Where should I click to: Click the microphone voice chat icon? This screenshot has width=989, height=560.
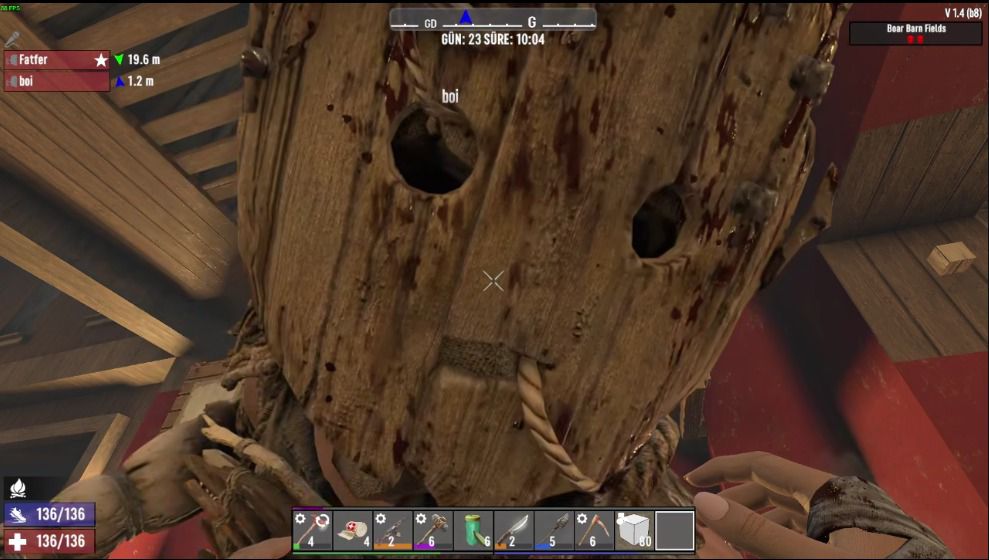[12, 39]
